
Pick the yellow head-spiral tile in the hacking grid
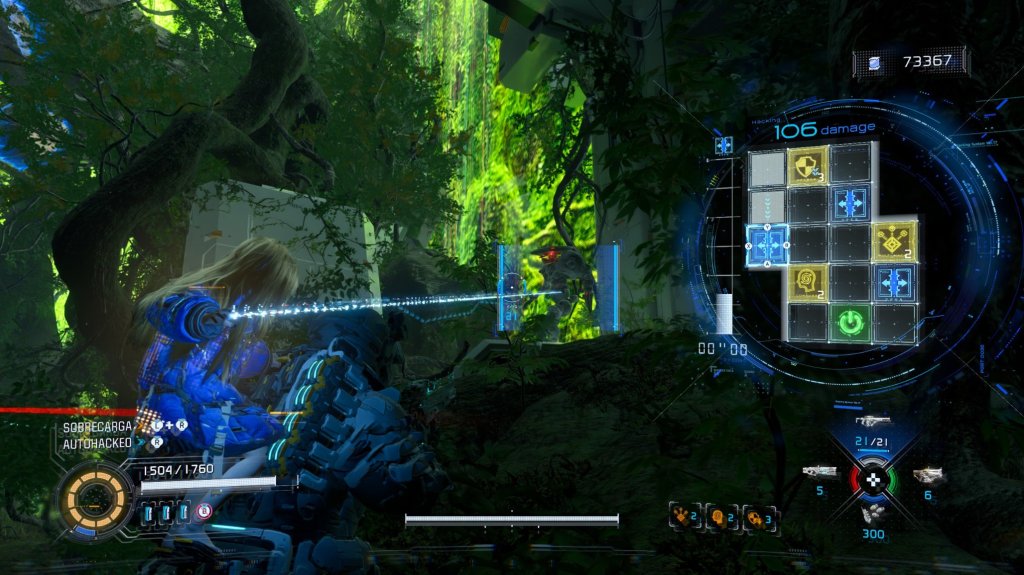pyautogui.click(x=808, y=283)
